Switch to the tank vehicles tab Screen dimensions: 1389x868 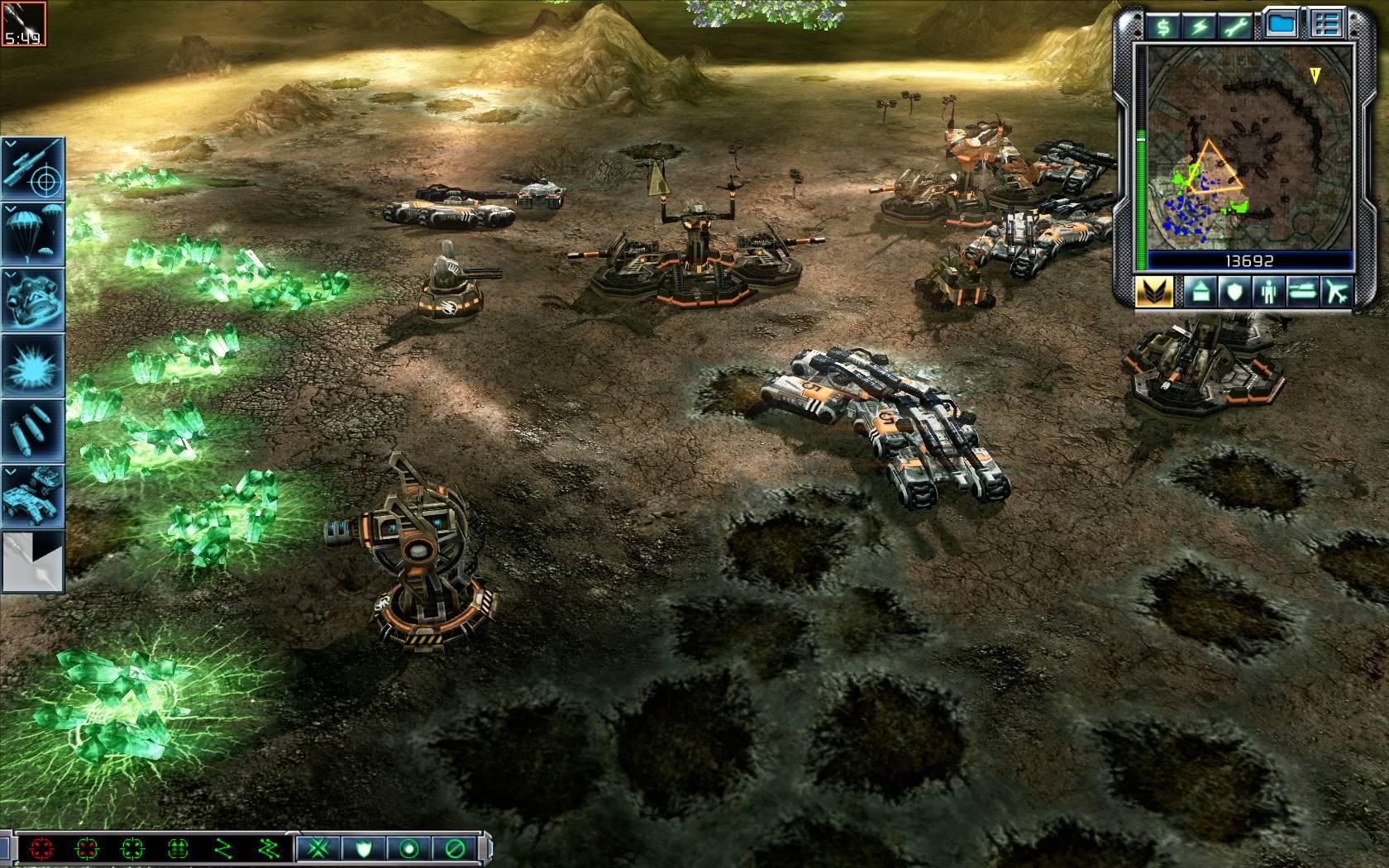1301,292
